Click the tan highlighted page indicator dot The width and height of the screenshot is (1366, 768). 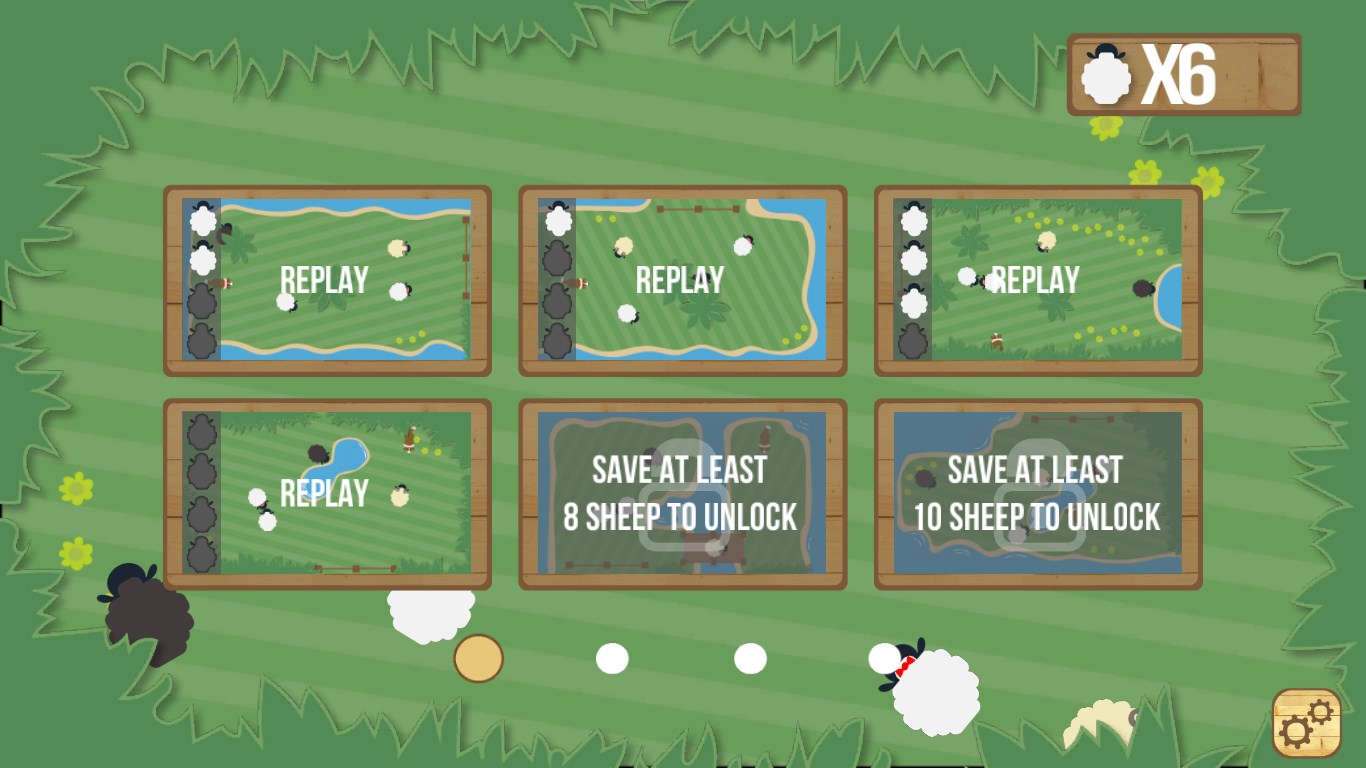478,659
